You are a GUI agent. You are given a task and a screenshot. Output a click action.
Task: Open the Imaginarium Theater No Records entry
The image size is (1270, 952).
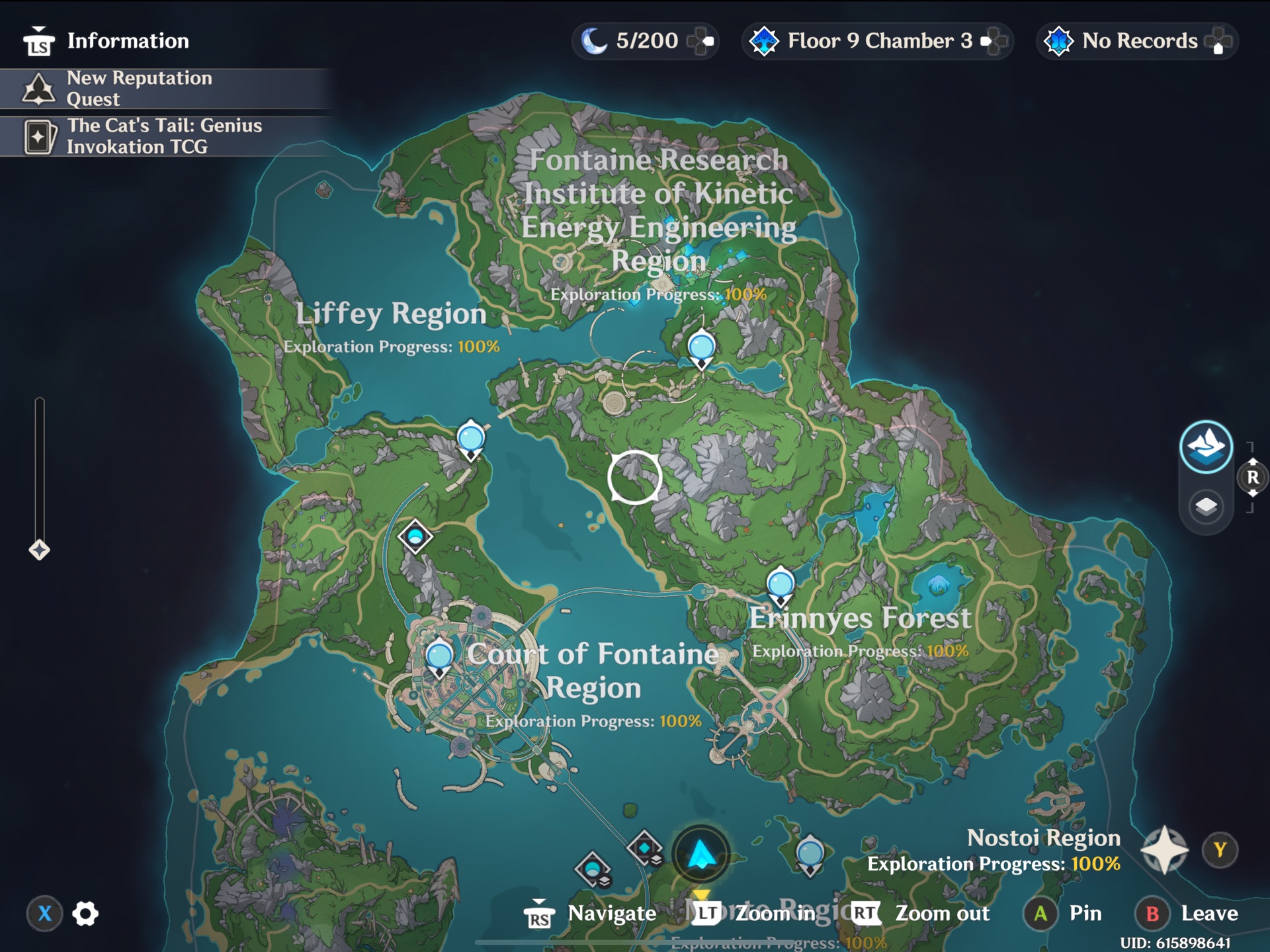tap(1134, 40)
